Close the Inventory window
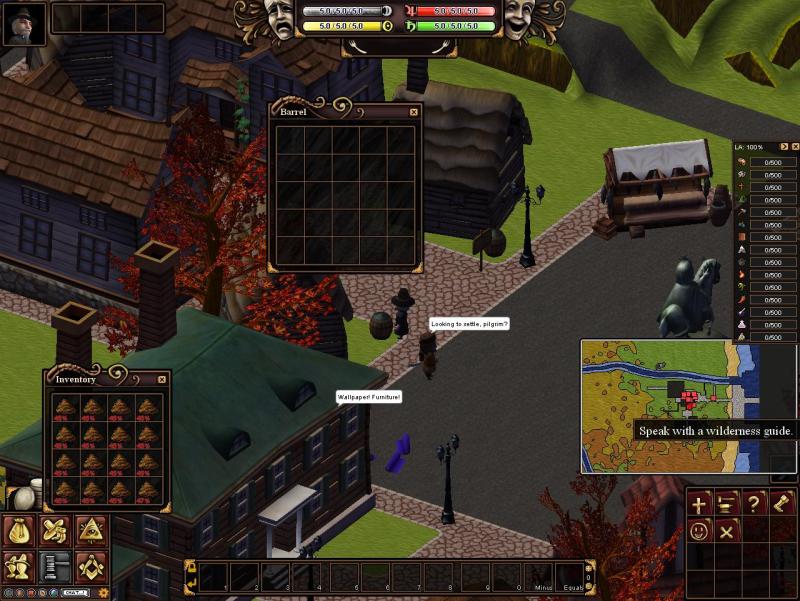Screen dimensions: 800x601 pos(162,380)
